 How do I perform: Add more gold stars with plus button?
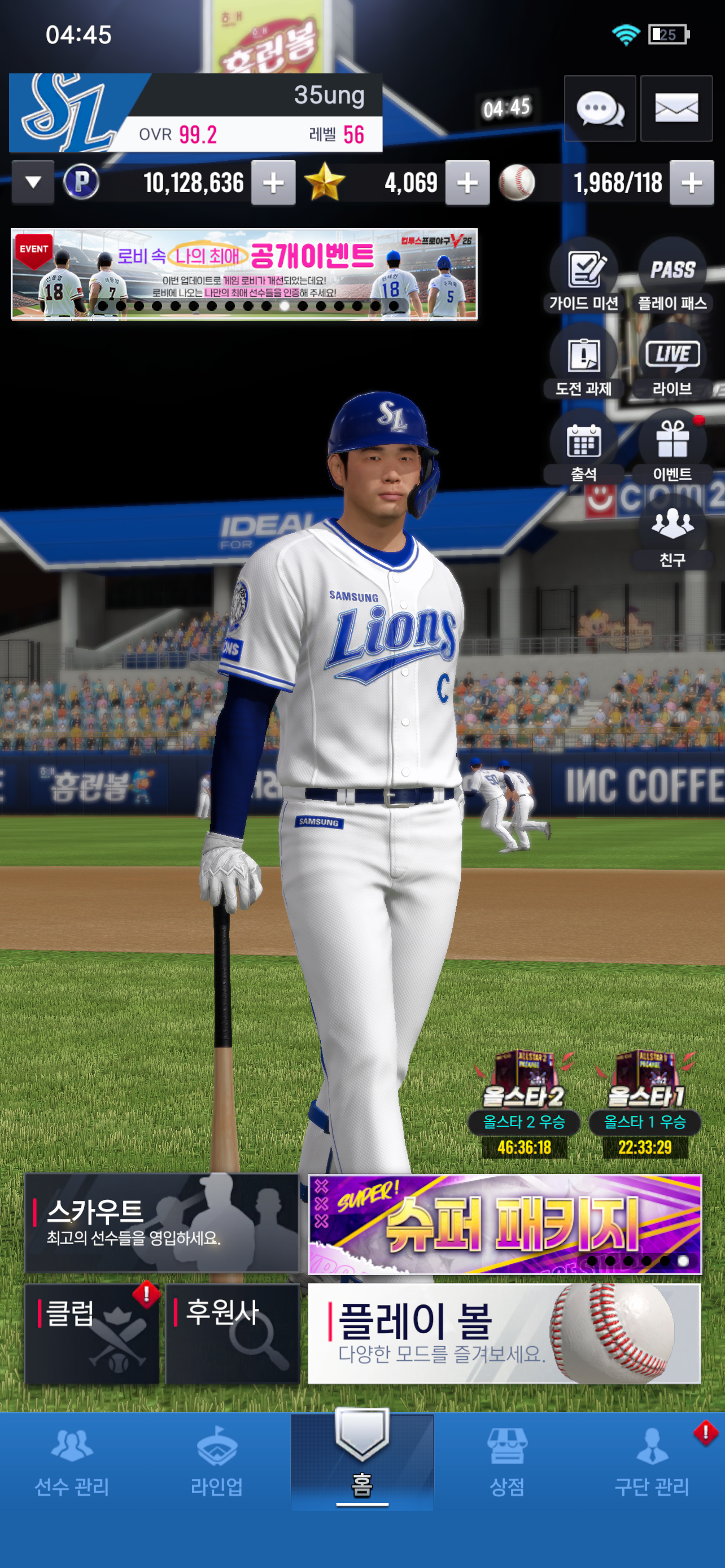pos(467,183)
